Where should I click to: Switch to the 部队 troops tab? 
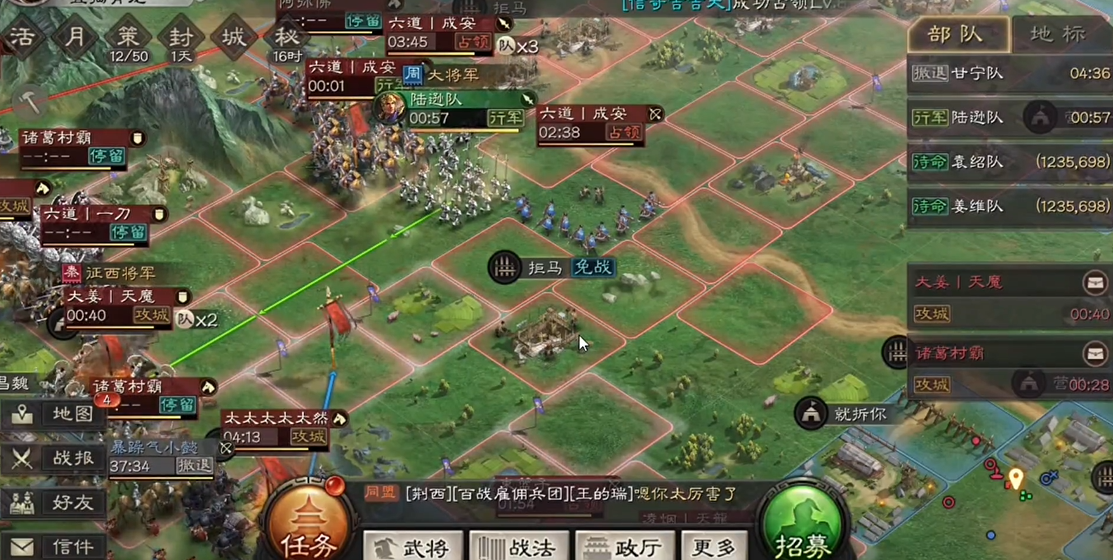pyautogui.click(x=955, y=35)
